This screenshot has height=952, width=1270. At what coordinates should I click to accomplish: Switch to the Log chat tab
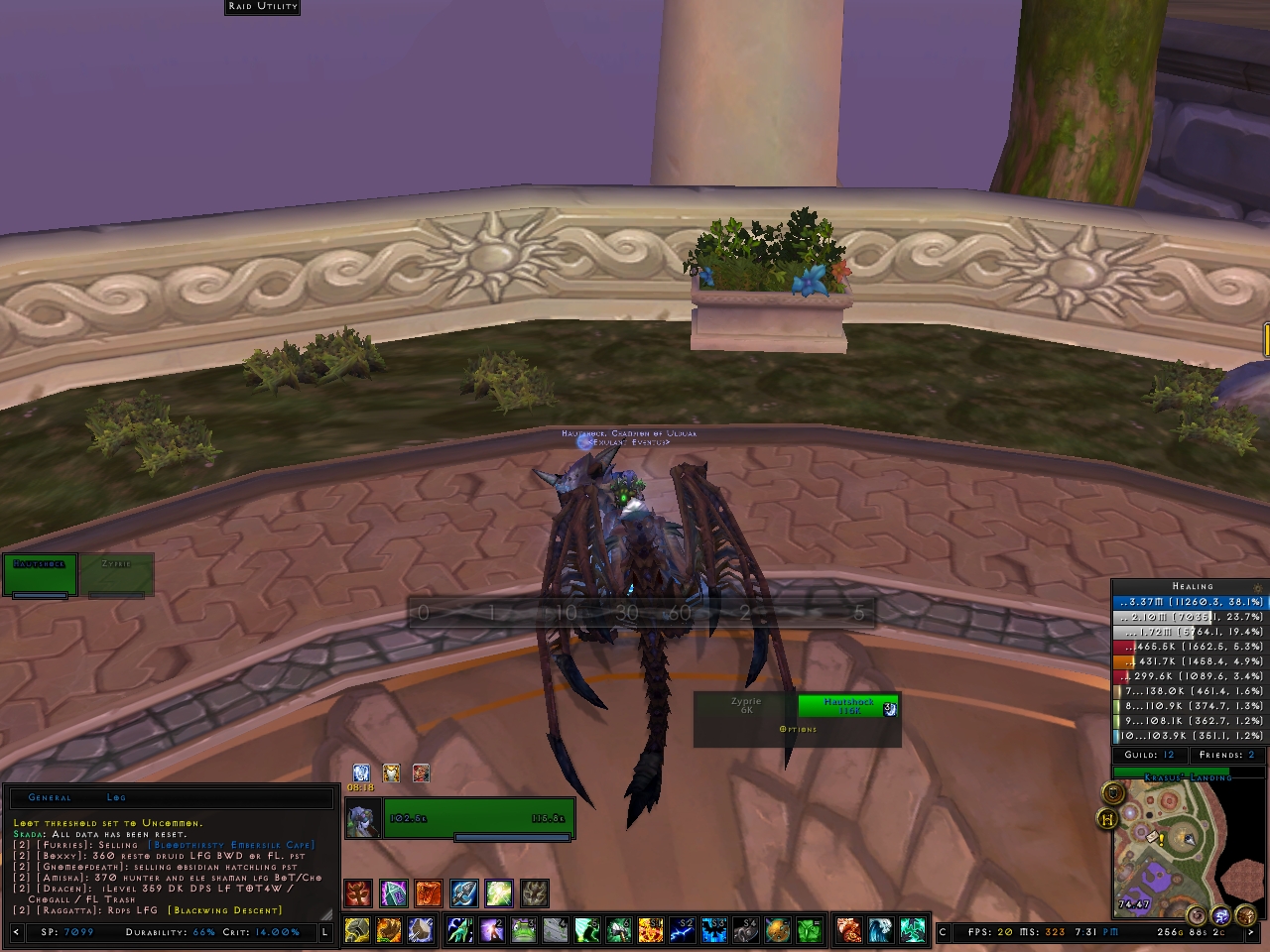pyautogui.click(x=116, y=797)
